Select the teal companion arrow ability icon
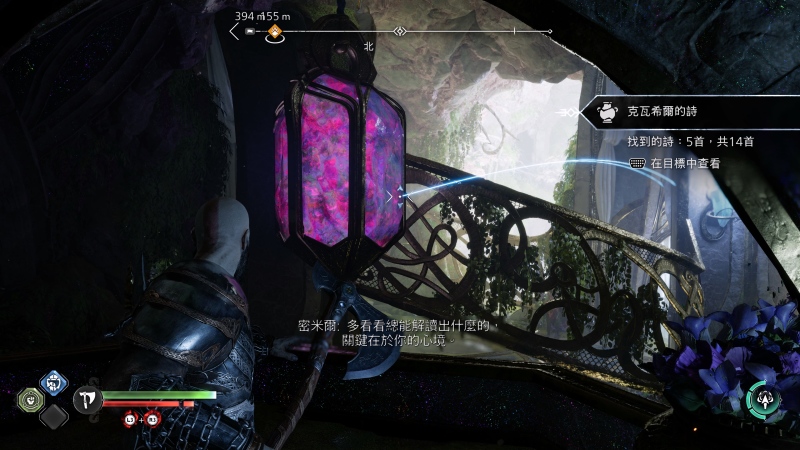The height and width of the screenshot is (450, 800). [x=763, y=399]
